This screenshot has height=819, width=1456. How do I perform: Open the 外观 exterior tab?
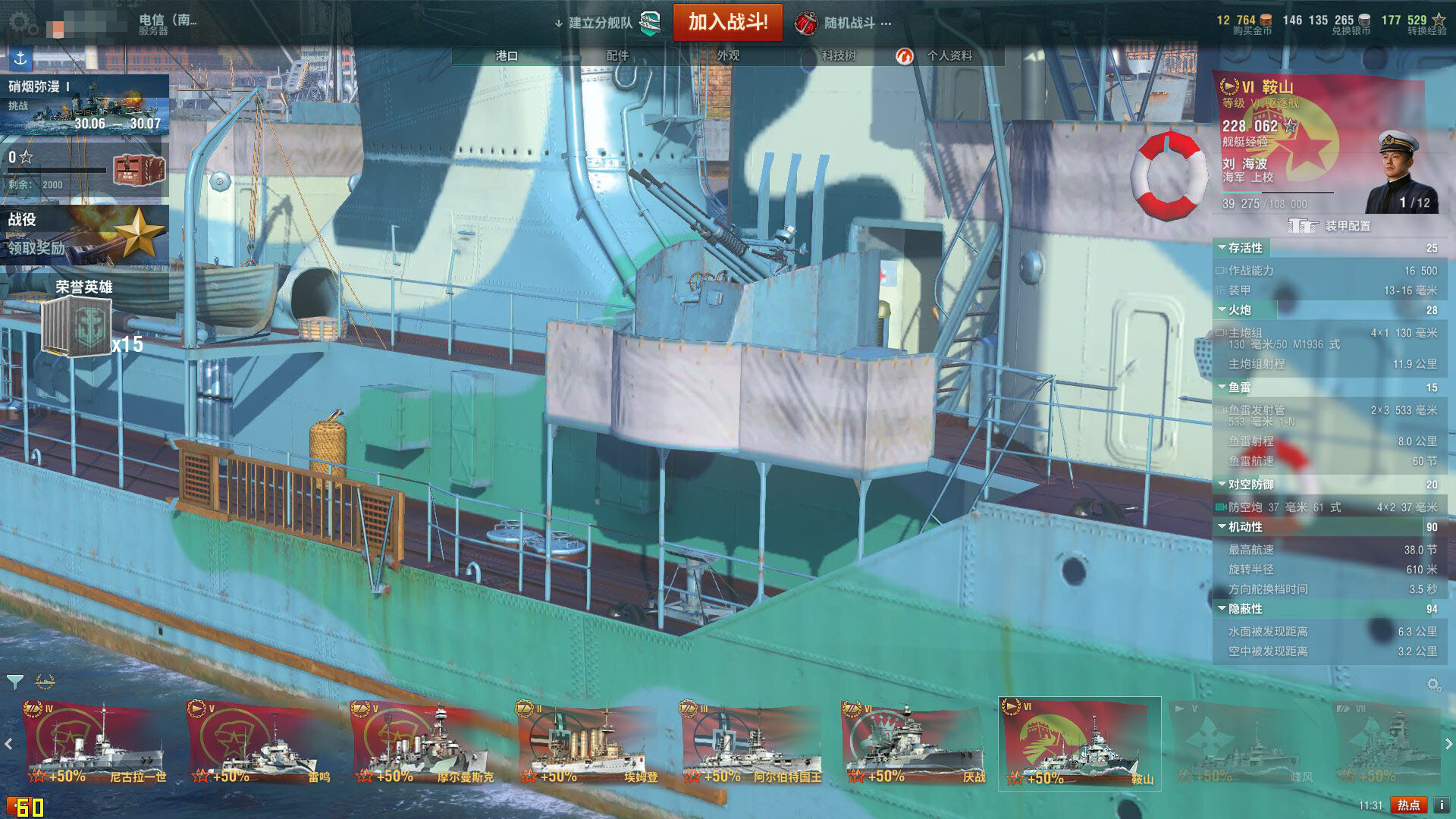point(728,55)
